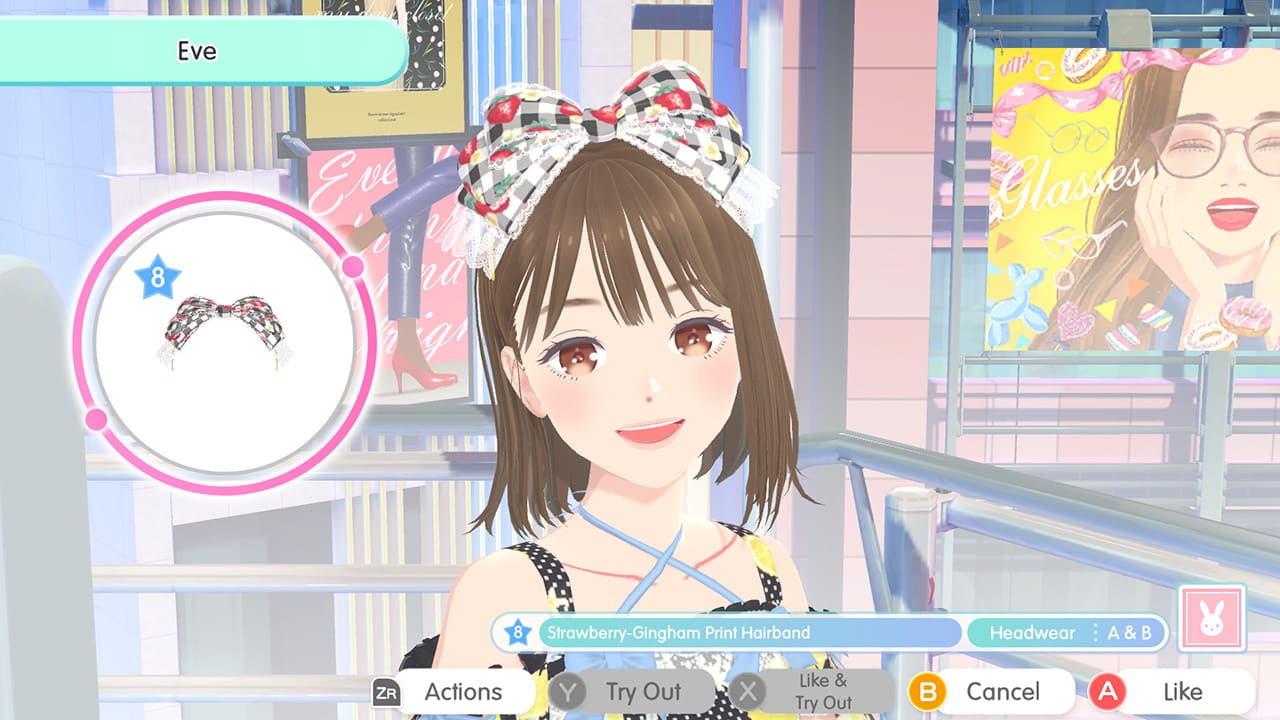Click the pink bunny icon button

(1213, 619)
